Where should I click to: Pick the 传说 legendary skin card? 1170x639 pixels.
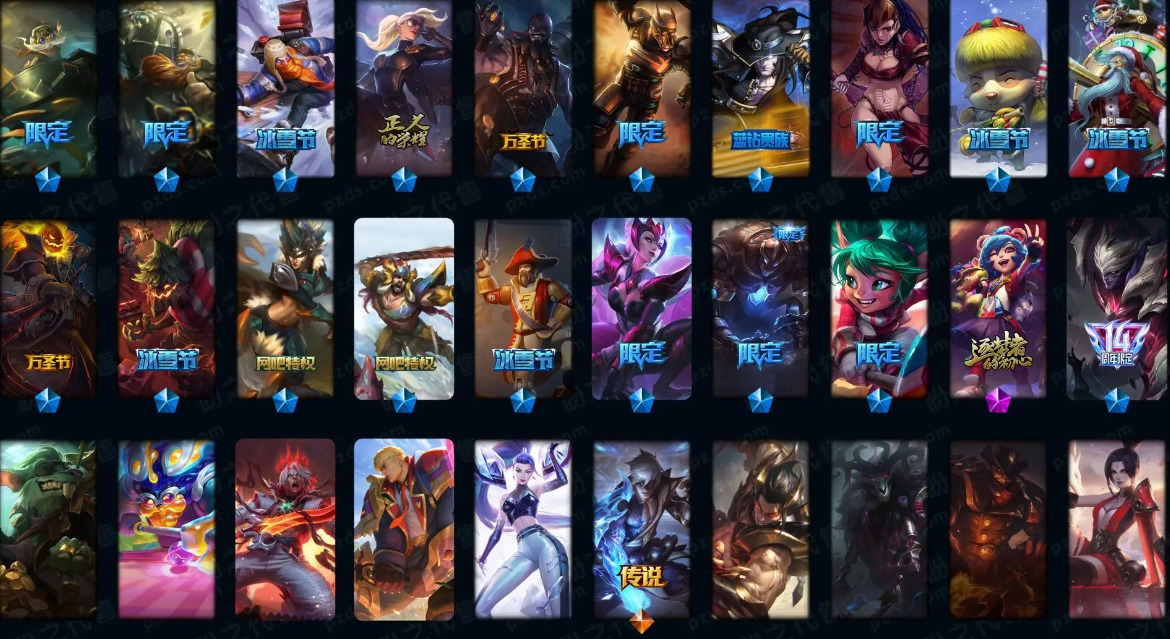tap(641, 528)
